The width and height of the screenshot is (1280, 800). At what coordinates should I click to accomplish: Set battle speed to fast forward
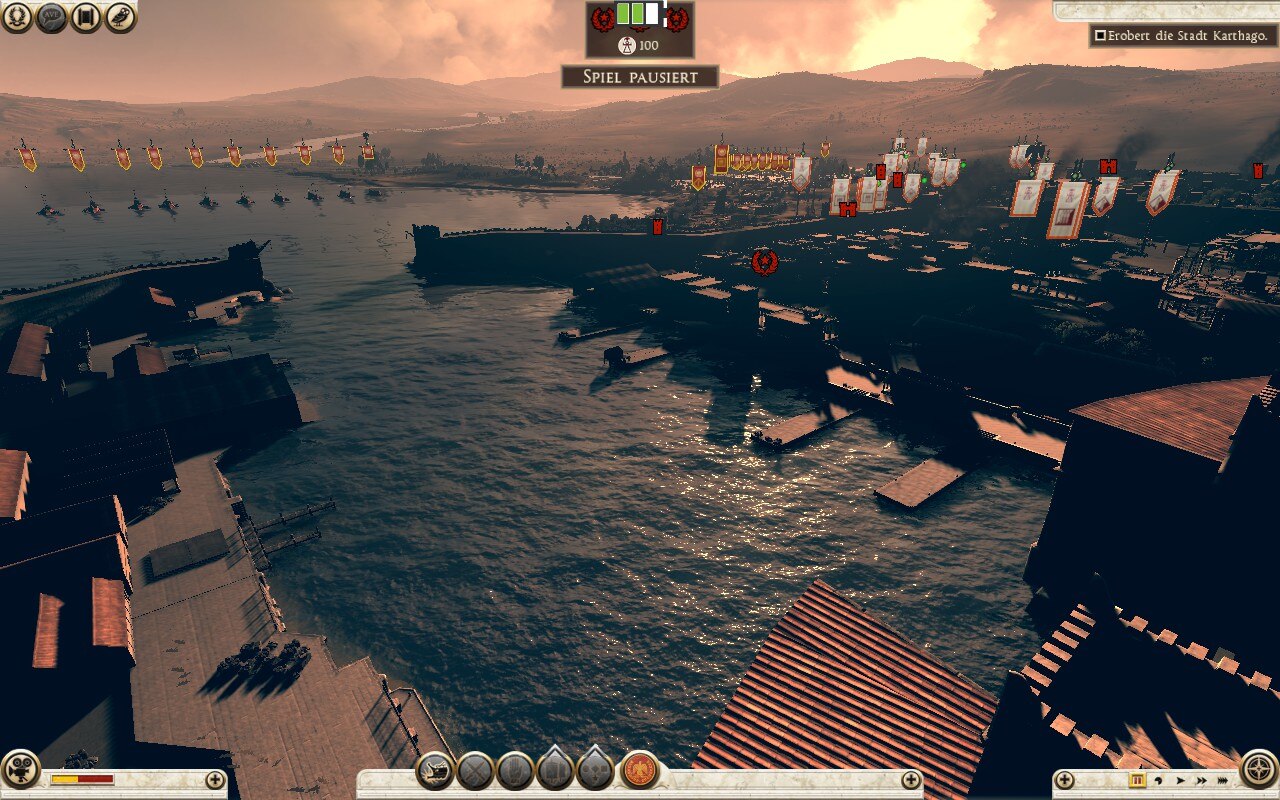pyautogui.click(x=1201, y=780)
